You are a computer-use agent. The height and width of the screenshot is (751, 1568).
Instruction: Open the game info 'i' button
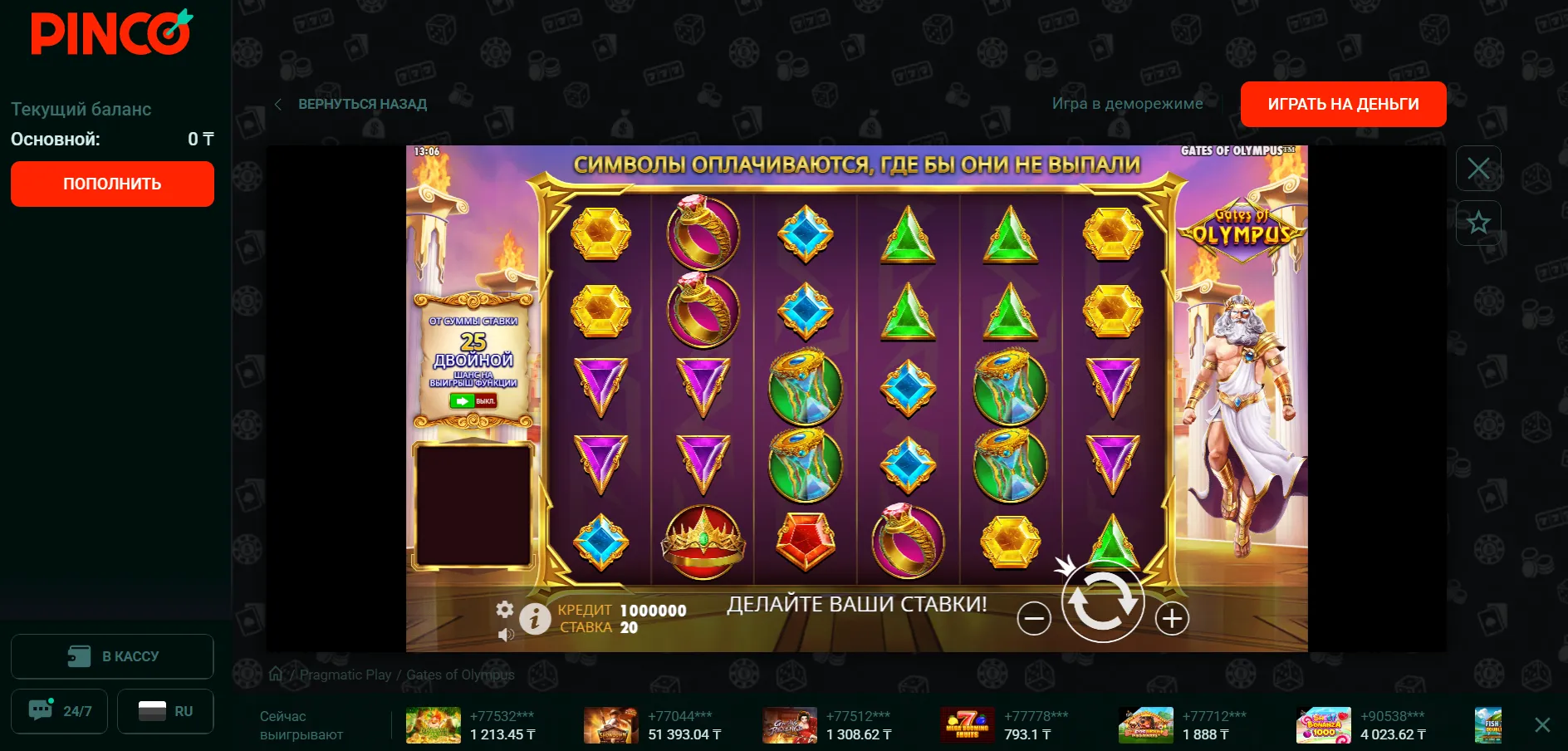coord(535,618)
